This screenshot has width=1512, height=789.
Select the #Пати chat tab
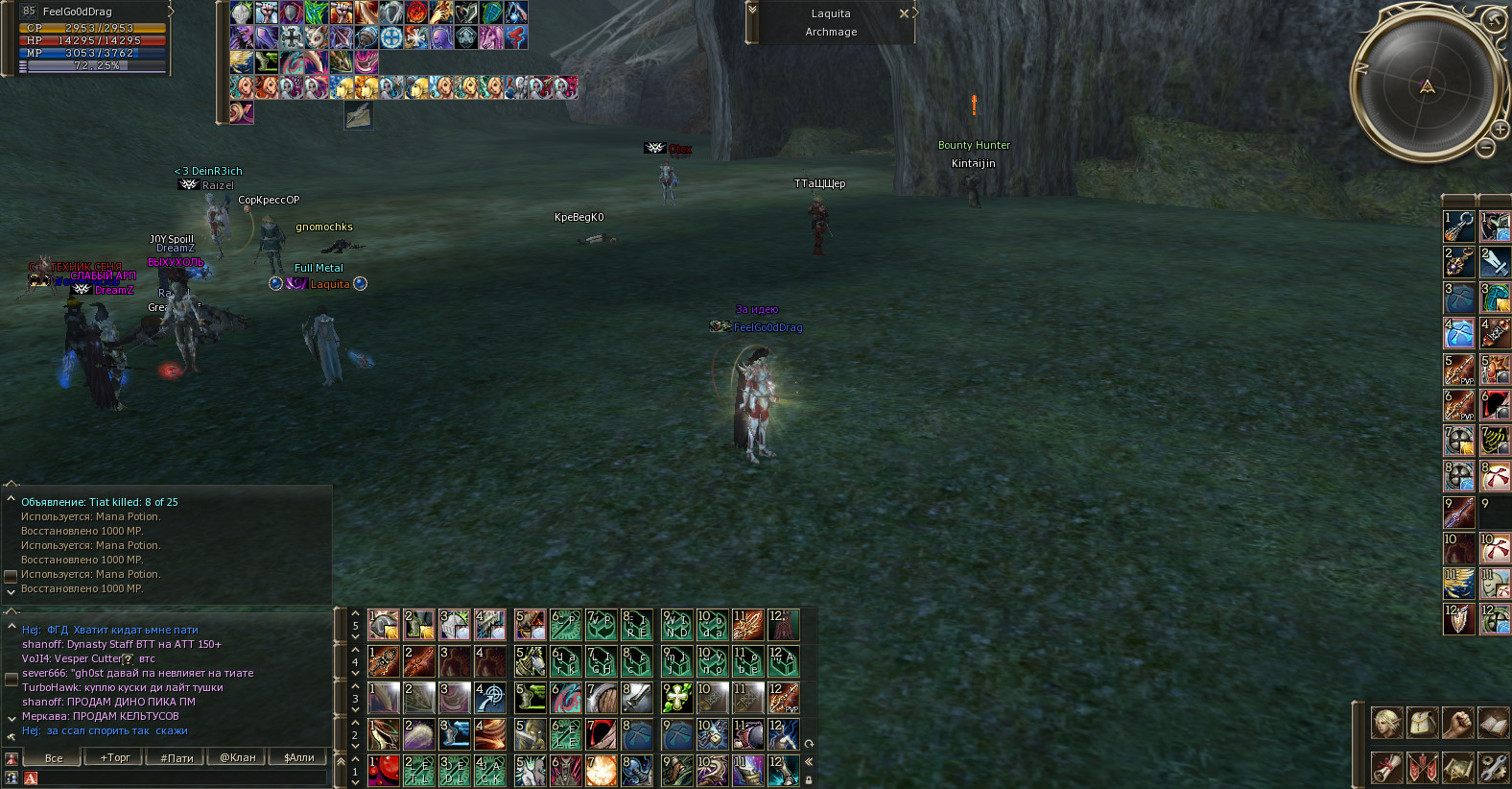pyautogui.click(x=177, y=757)
